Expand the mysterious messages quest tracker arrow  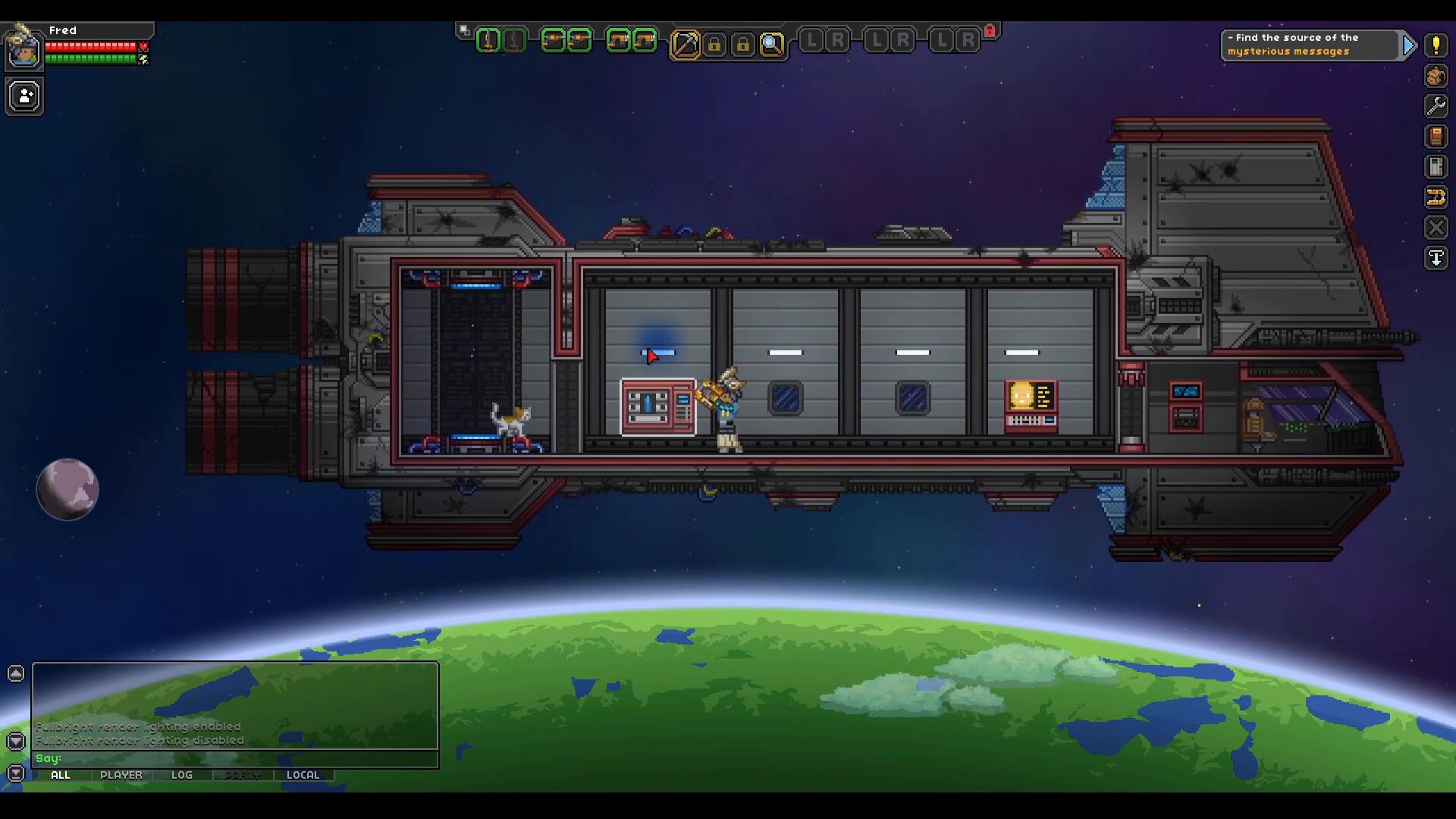(x=1409, y=45)
